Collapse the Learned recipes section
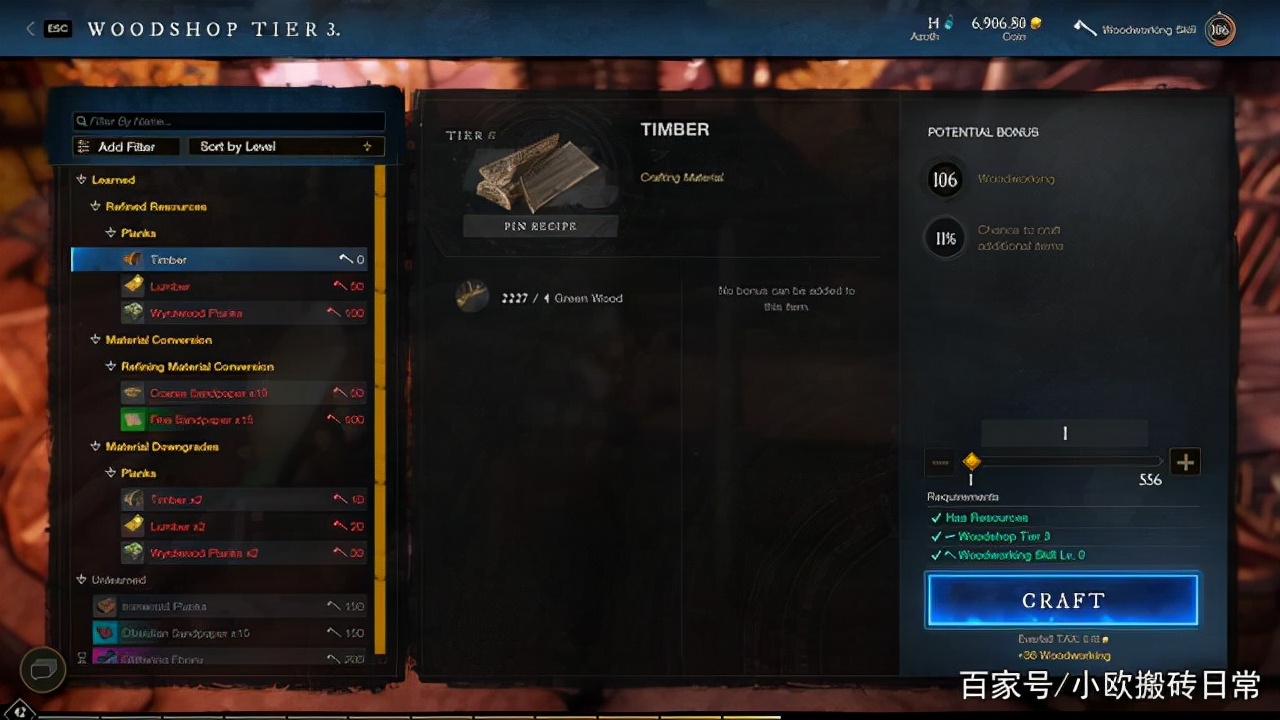Viewport: 1280px width, 720px height. click(82, 180)
